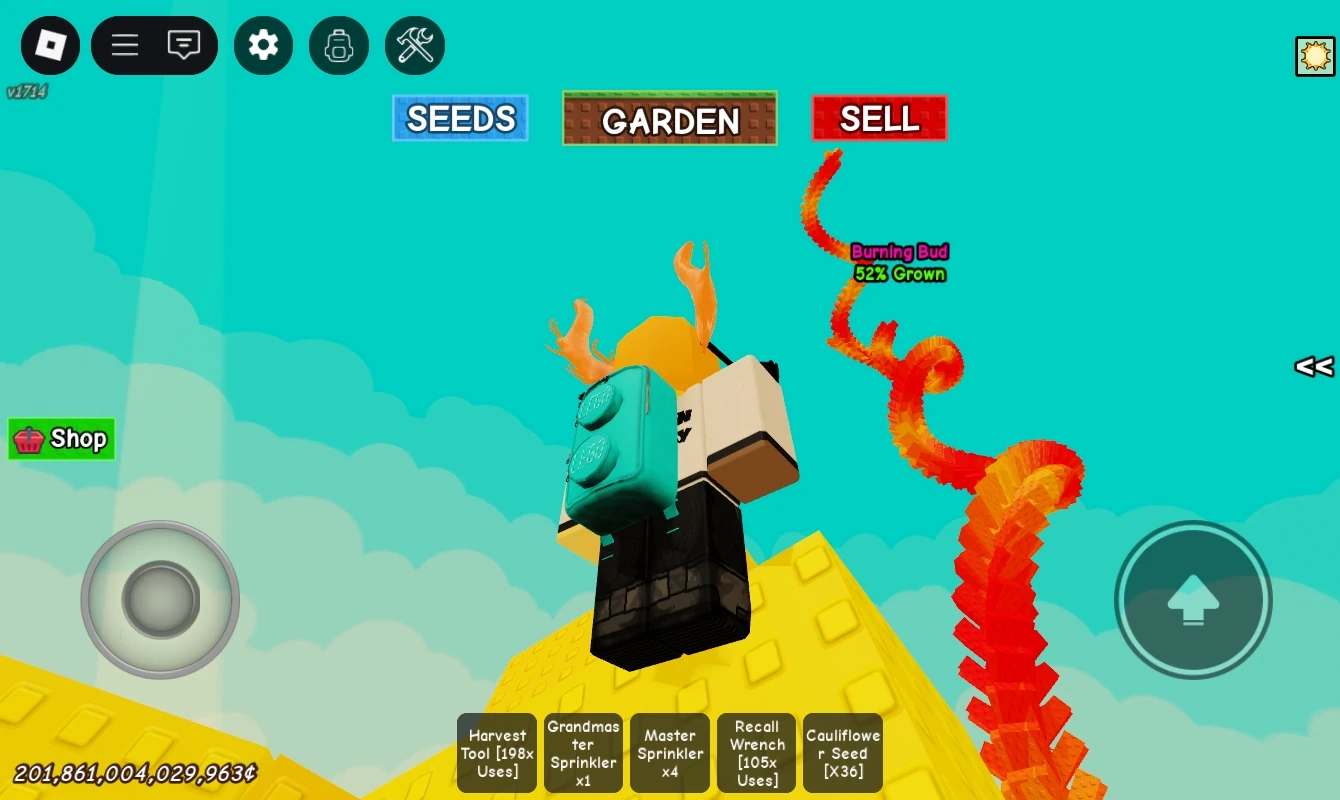The width and height of the screenshot is (1340, 800).
Task: Select the Master Sprinkler slot
Action: click(x=670, y=753)
